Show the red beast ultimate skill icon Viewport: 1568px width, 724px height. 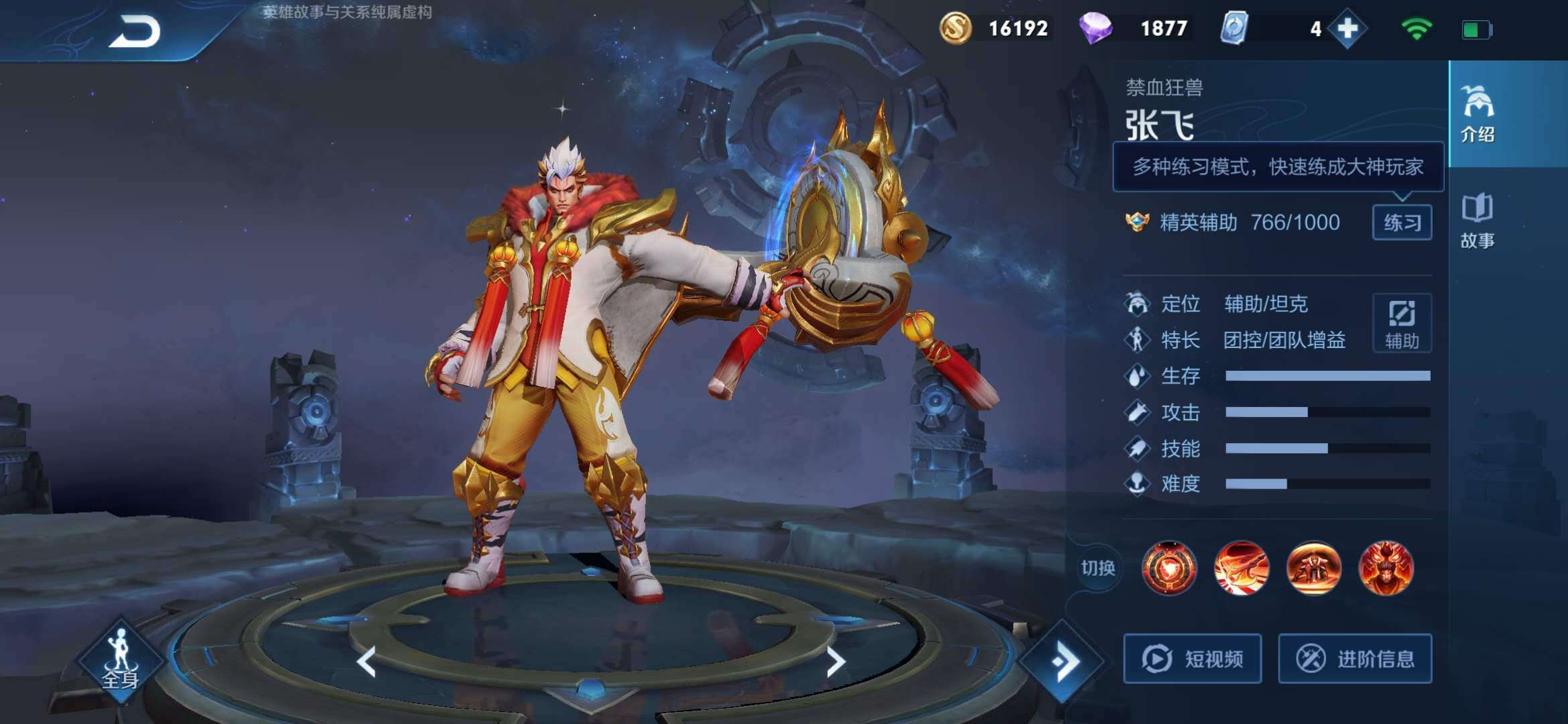point(1386,568)
